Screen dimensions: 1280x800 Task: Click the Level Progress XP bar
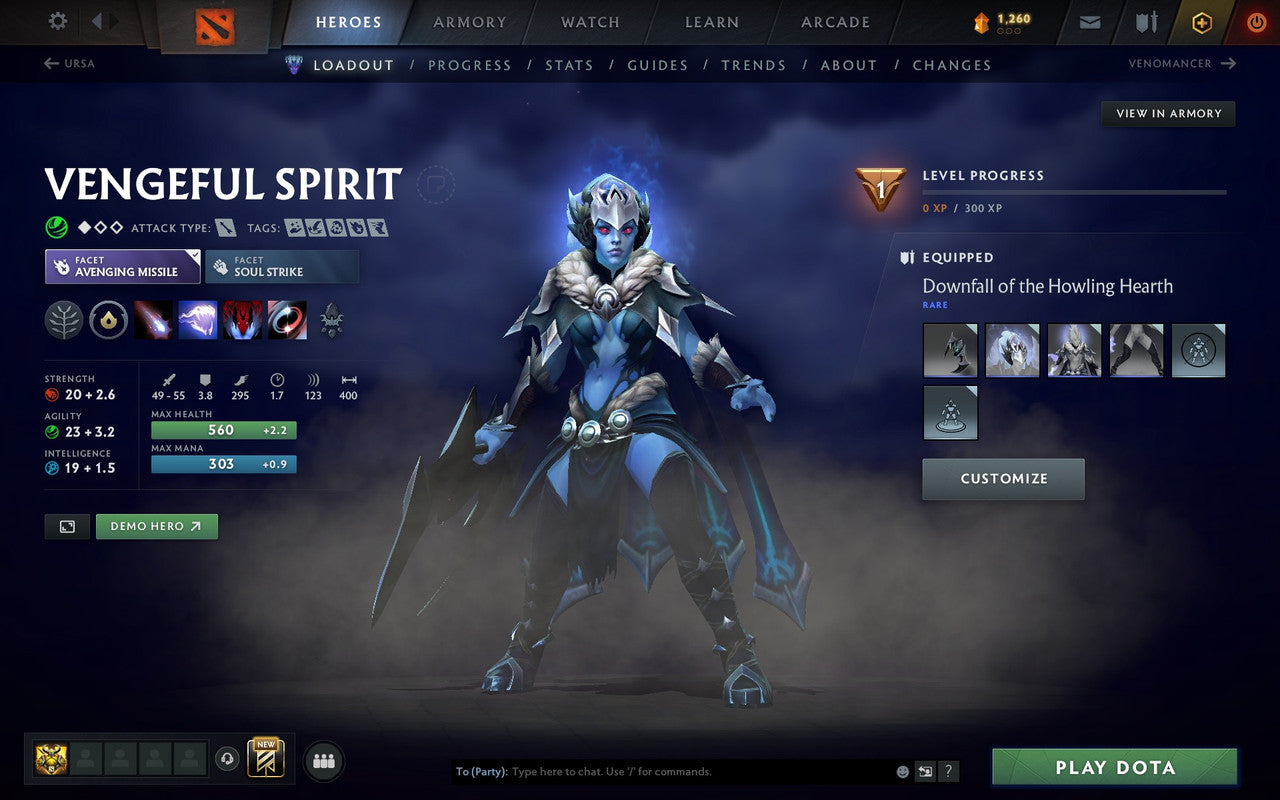1075,192
